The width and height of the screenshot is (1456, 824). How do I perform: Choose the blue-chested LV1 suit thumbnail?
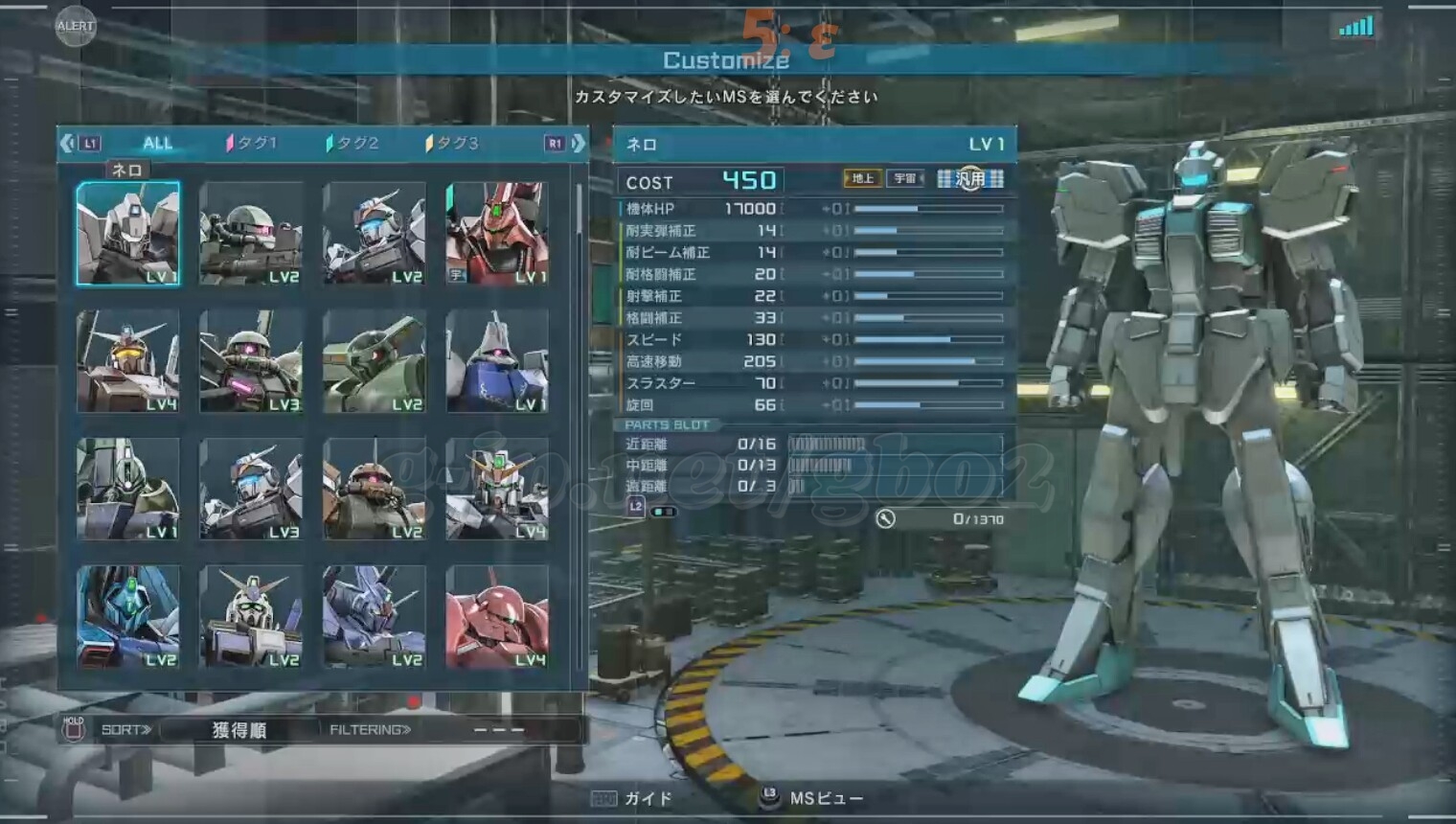click(x=497, y=361)
